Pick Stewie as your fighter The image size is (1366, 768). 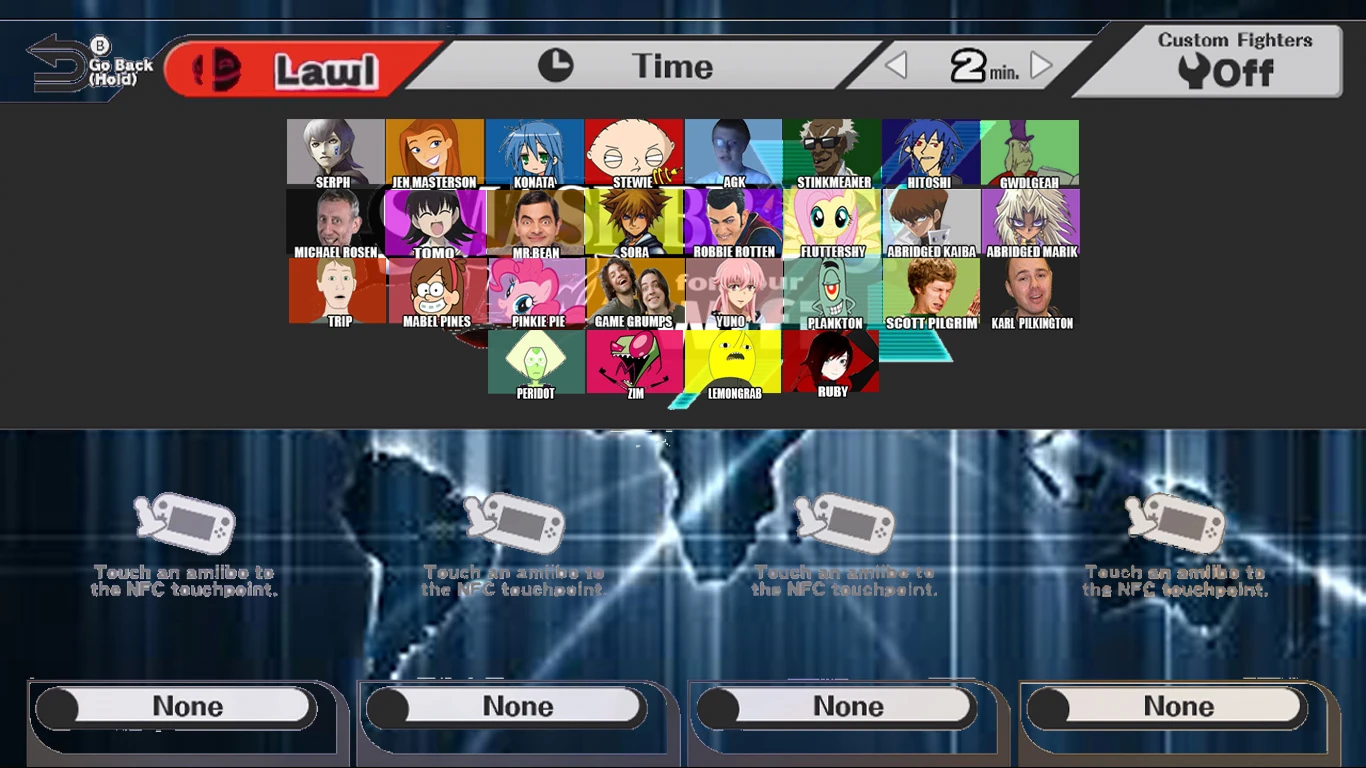[x=634, y=150]
